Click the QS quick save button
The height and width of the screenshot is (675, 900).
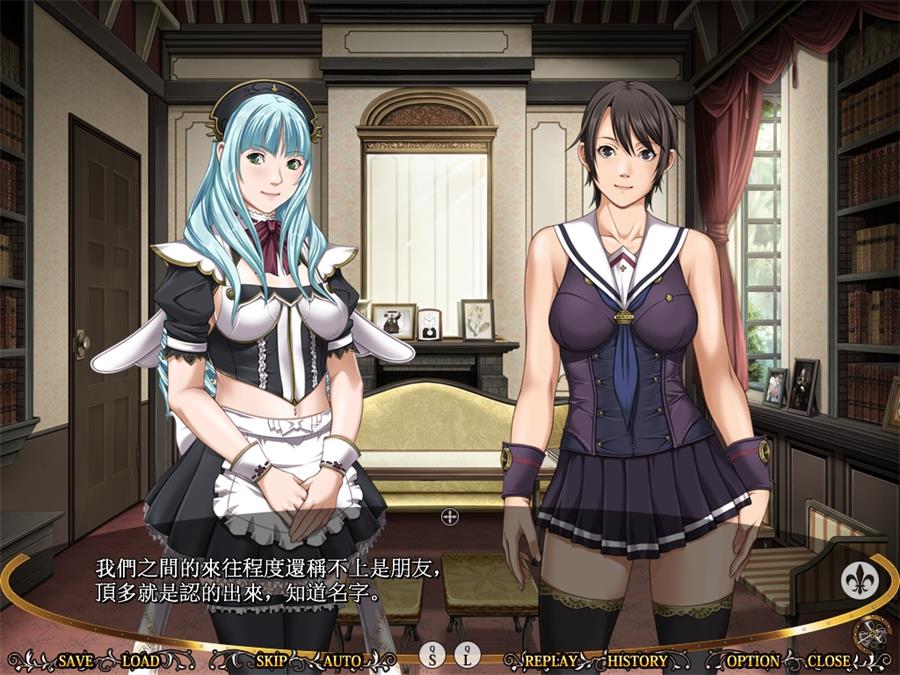(x=432, y=655)
